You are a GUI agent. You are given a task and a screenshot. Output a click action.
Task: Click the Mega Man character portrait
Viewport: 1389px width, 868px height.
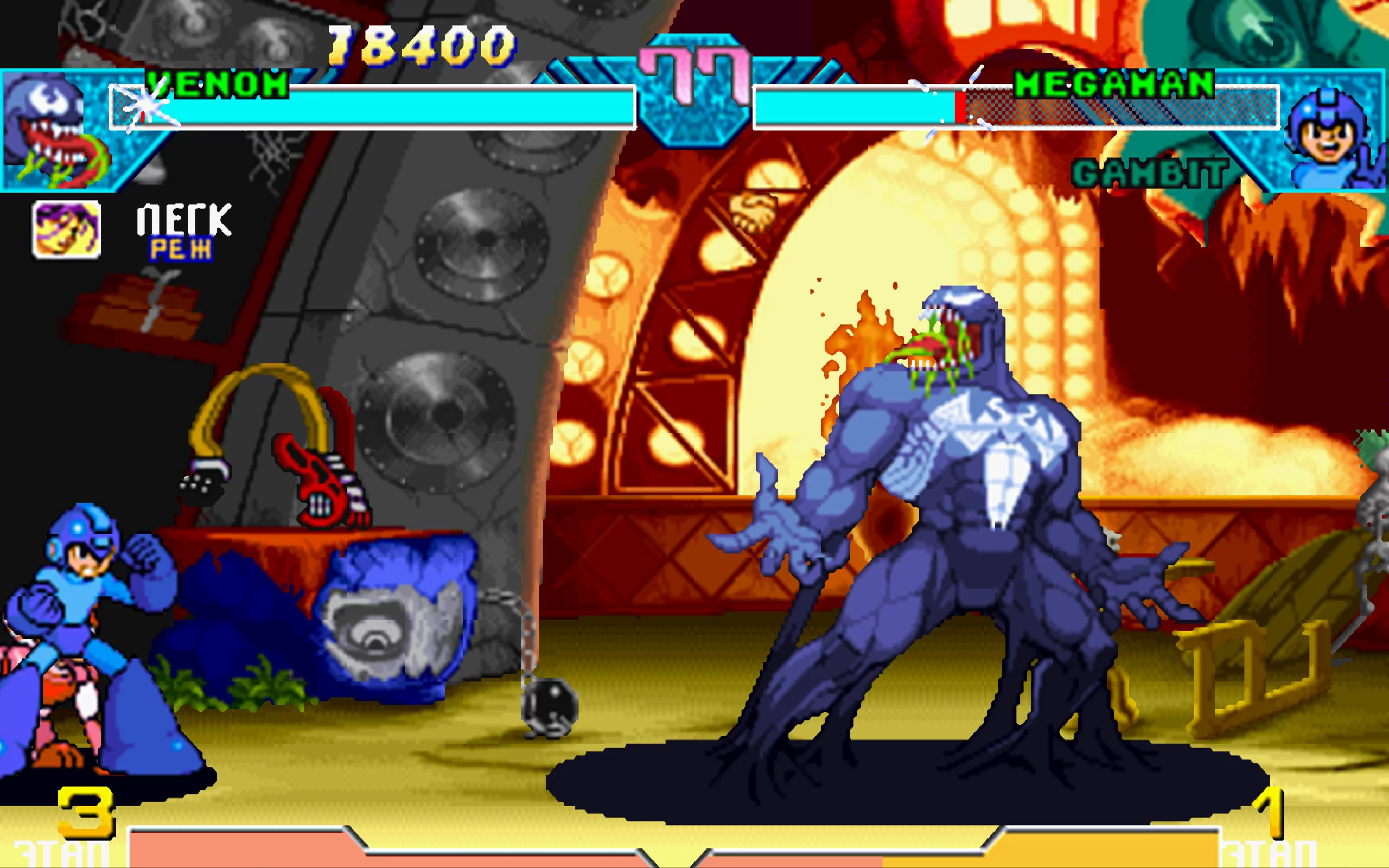(1330, 138)
